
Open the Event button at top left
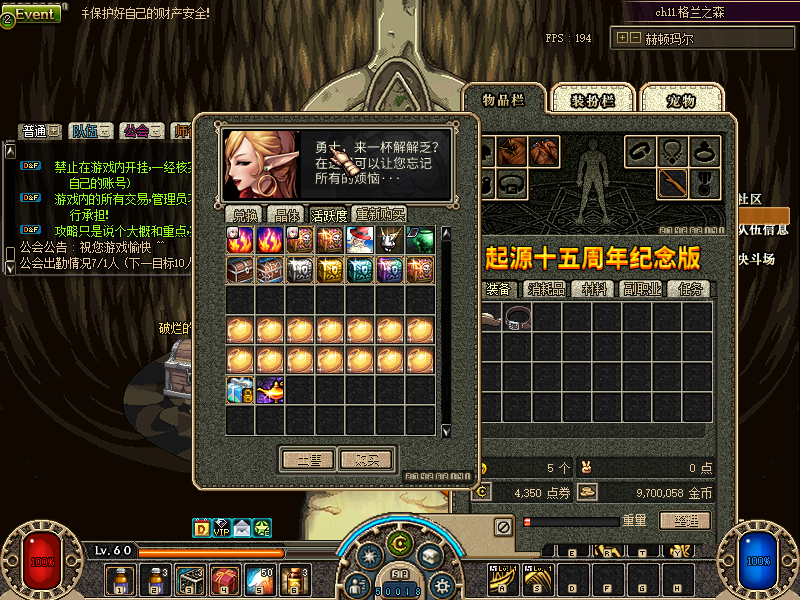pyautogui.click(x=36, y=14)
